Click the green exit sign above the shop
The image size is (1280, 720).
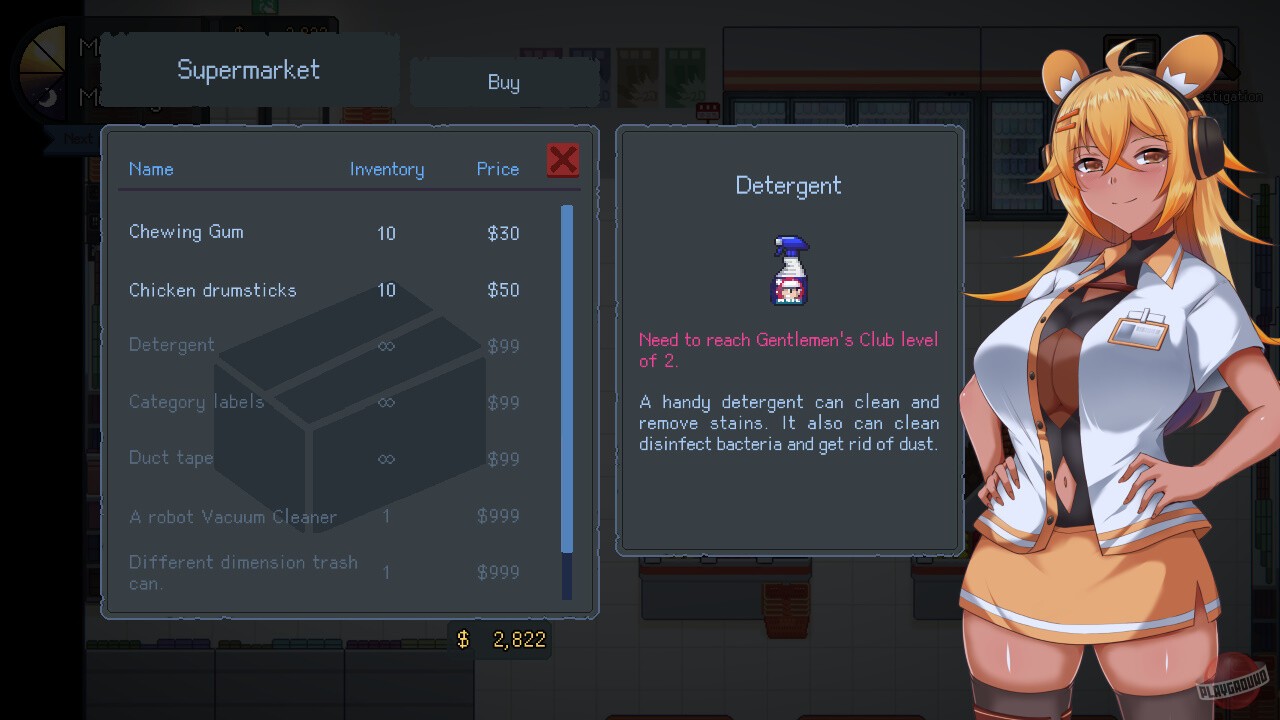(x=265, y=7)
